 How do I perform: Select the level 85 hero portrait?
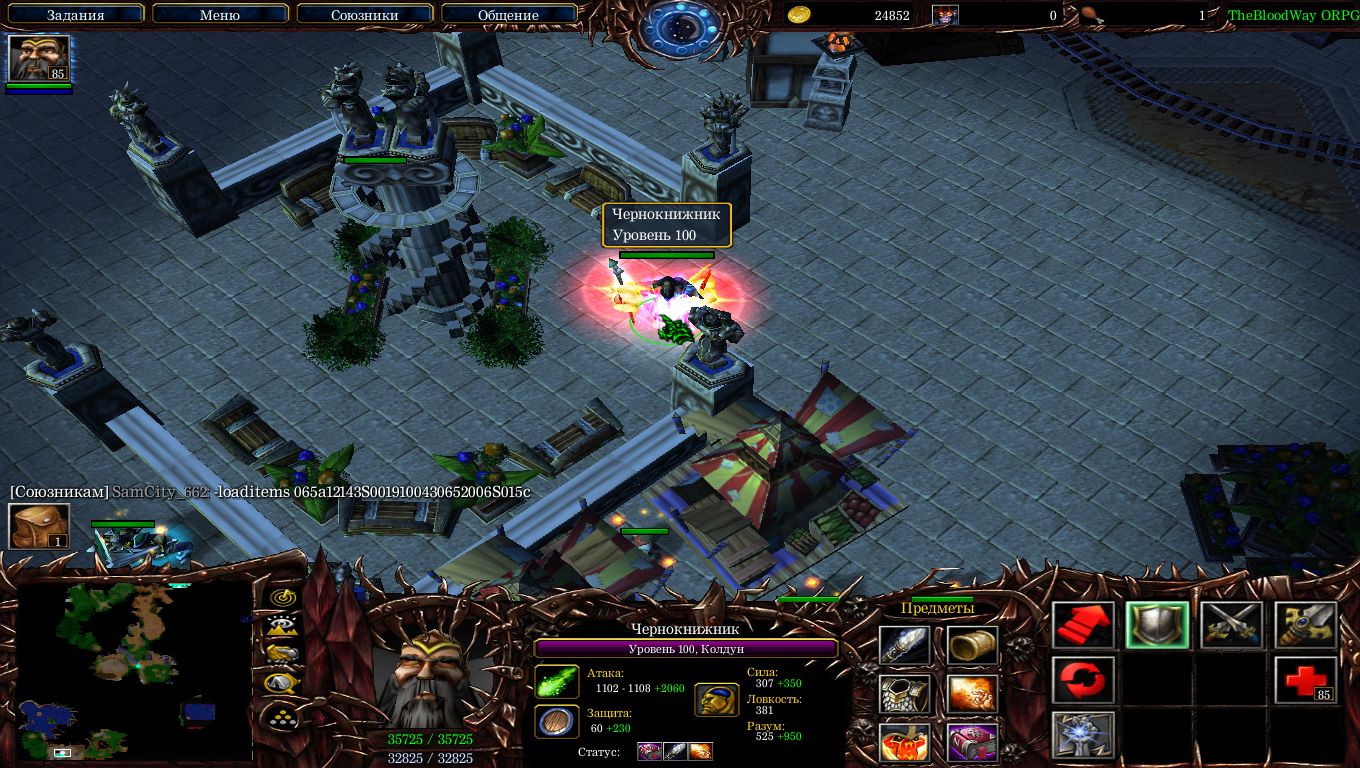pos(39,58)
